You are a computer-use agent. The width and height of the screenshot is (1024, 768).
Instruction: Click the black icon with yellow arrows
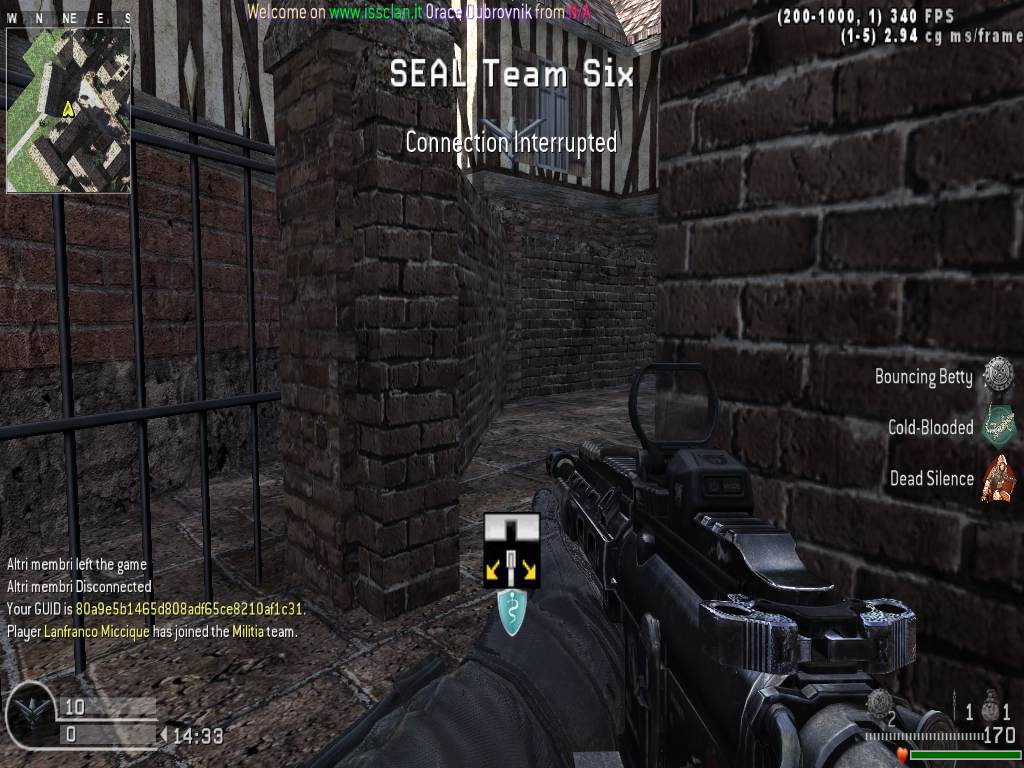[512, 550]
